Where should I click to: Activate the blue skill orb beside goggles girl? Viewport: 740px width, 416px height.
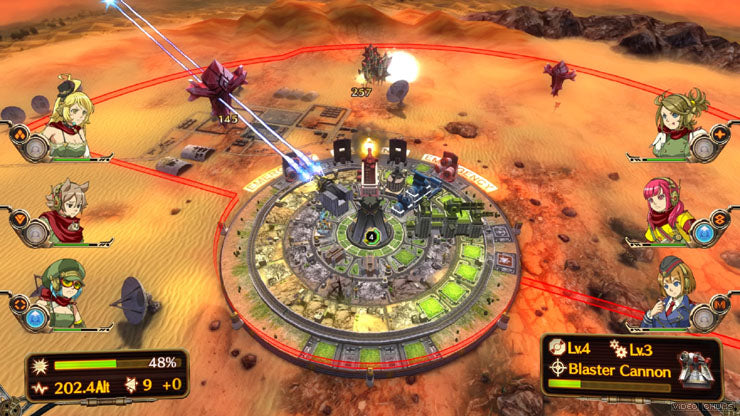(33, 318)
